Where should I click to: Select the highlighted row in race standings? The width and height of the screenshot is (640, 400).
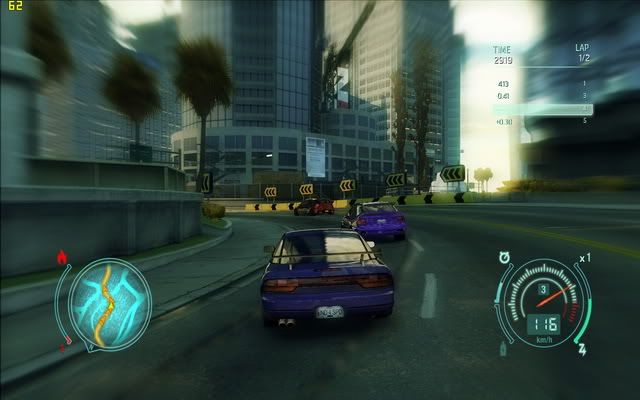tap(542, 108)
